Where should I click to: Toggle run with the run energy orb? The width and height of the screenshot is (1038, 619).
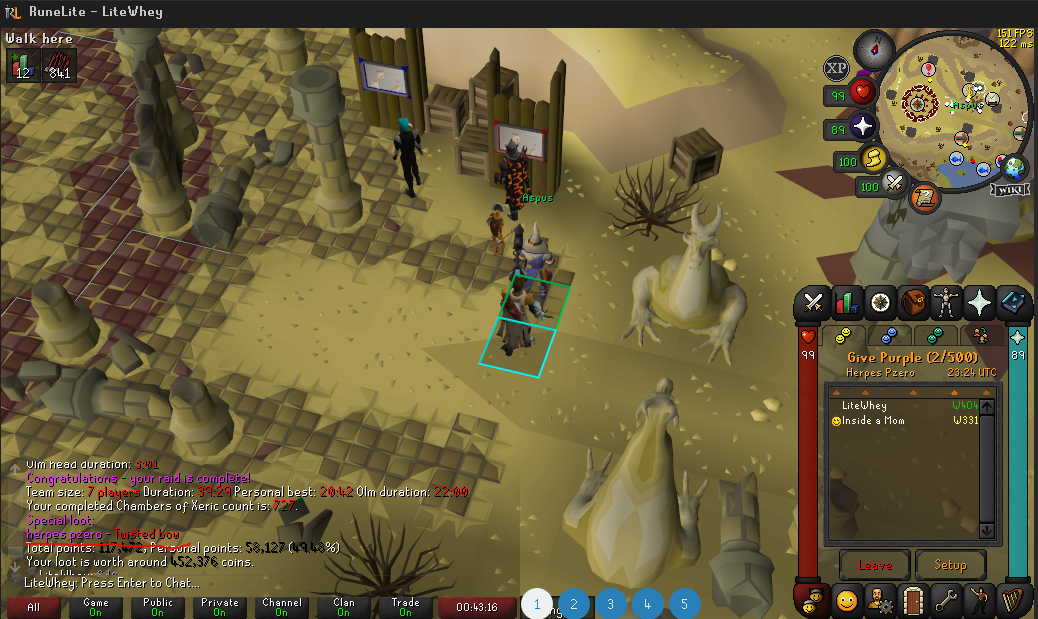click(875, 158)
